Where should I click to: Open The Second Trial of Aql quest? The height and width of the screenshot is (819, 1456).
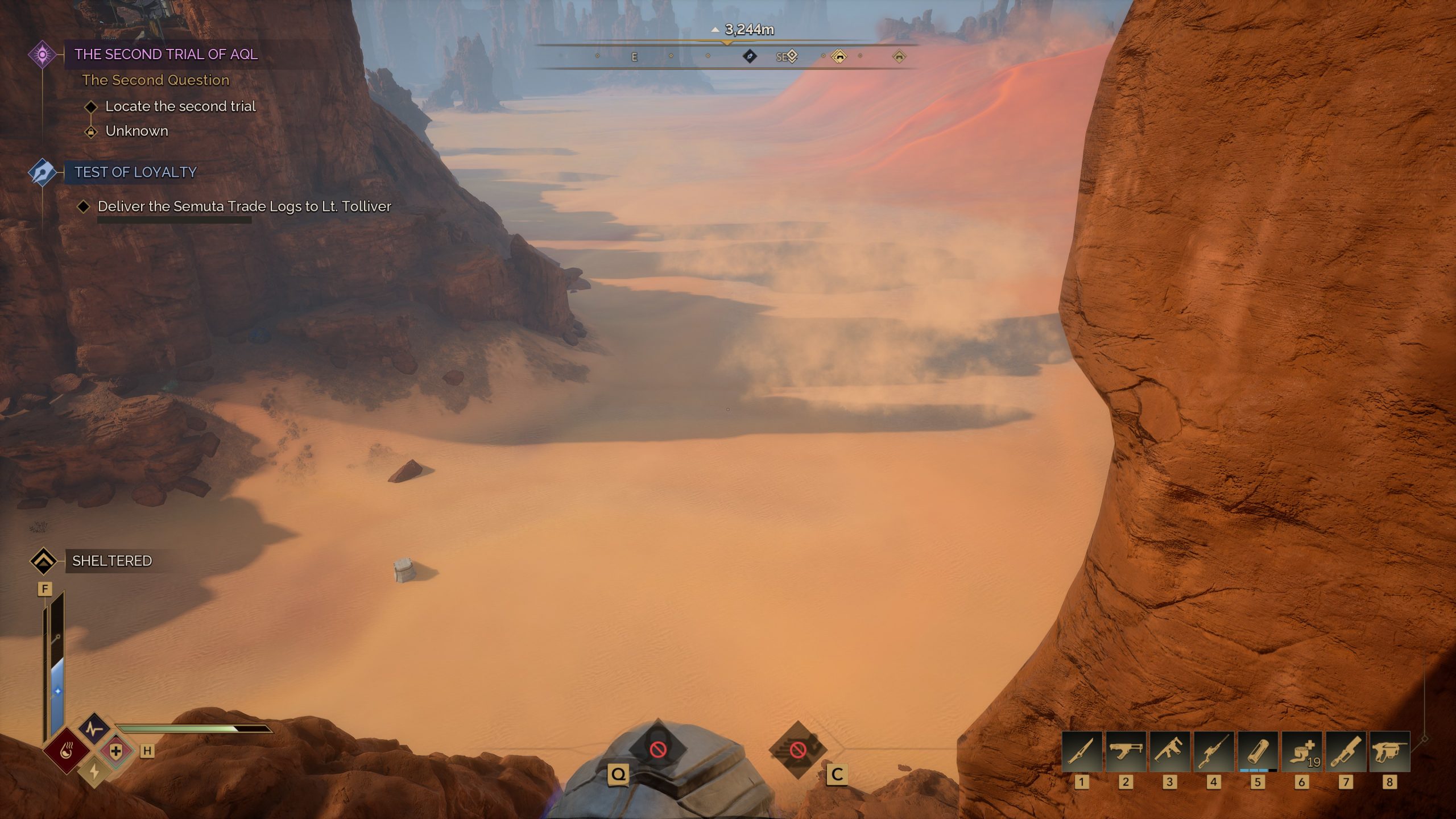point(166,55)
